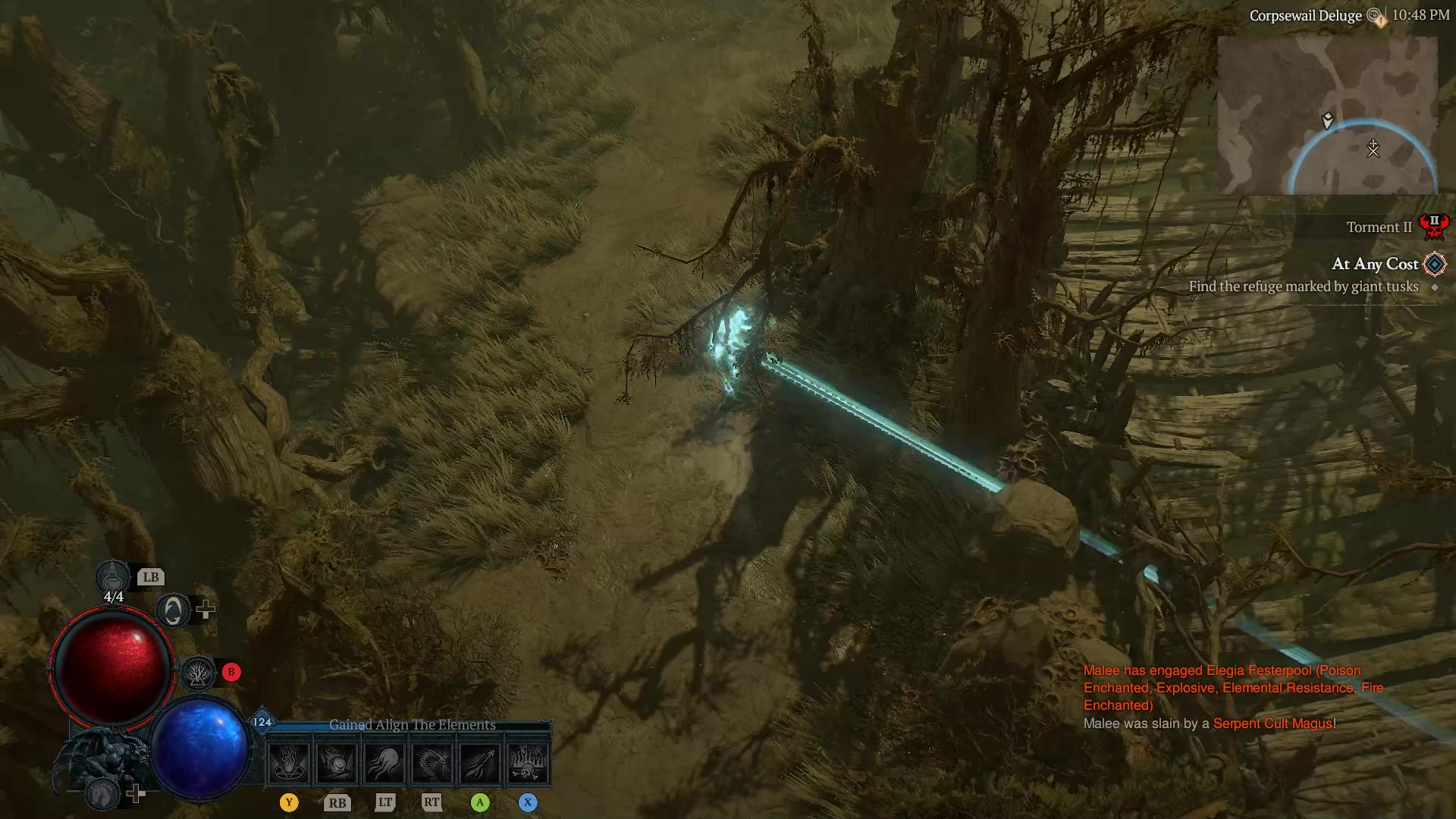Click the plus upgrade beside the evade icon
This screenshot has height=819, width=1456.
coord(206,609)
